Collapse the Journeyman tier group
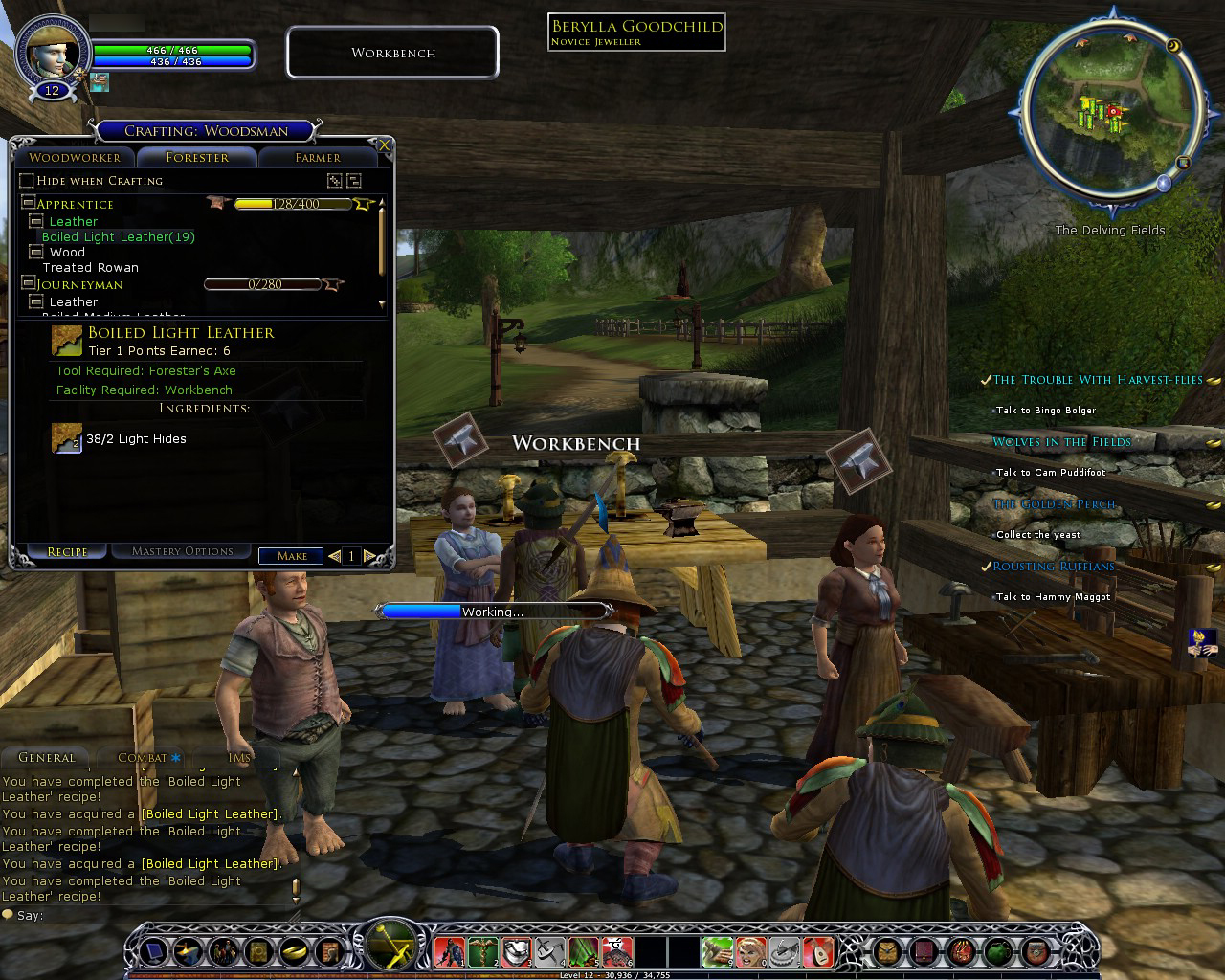The image size is (1225, 980). pos(29,283)
